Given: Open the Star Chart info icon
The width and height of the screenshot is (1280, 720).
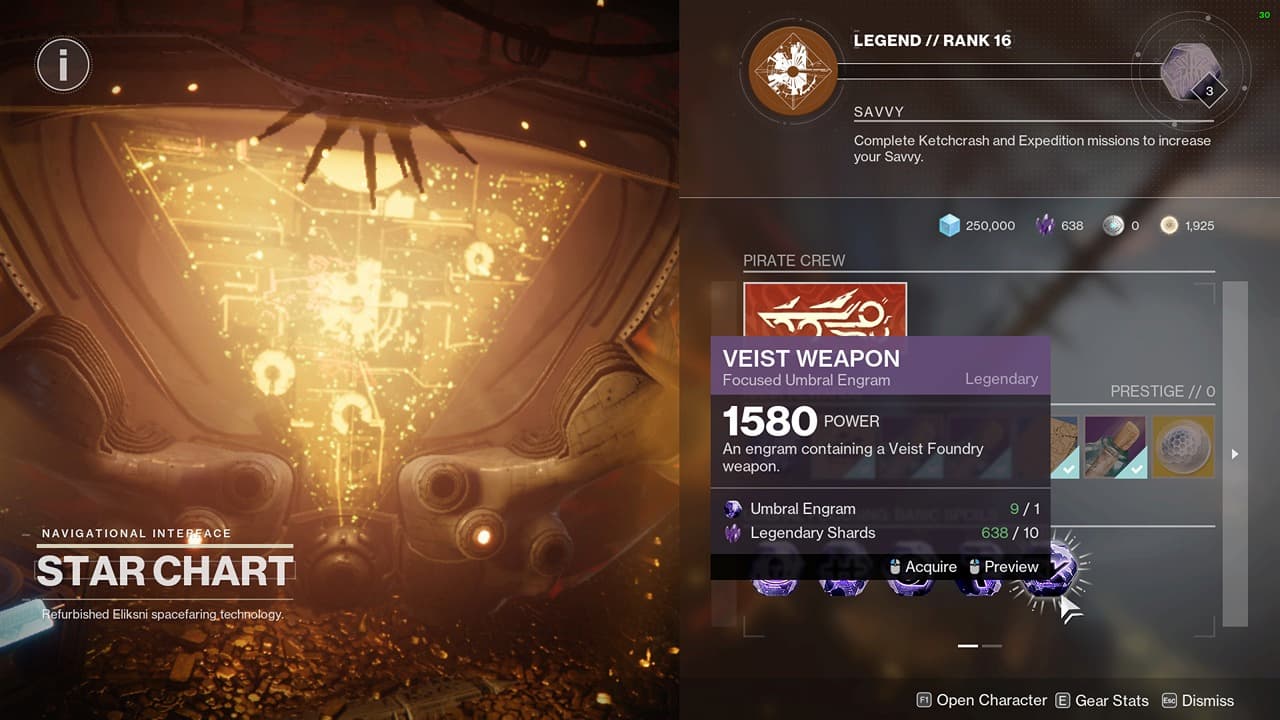Looking at the screenshot, I should [x=63, y=63].
